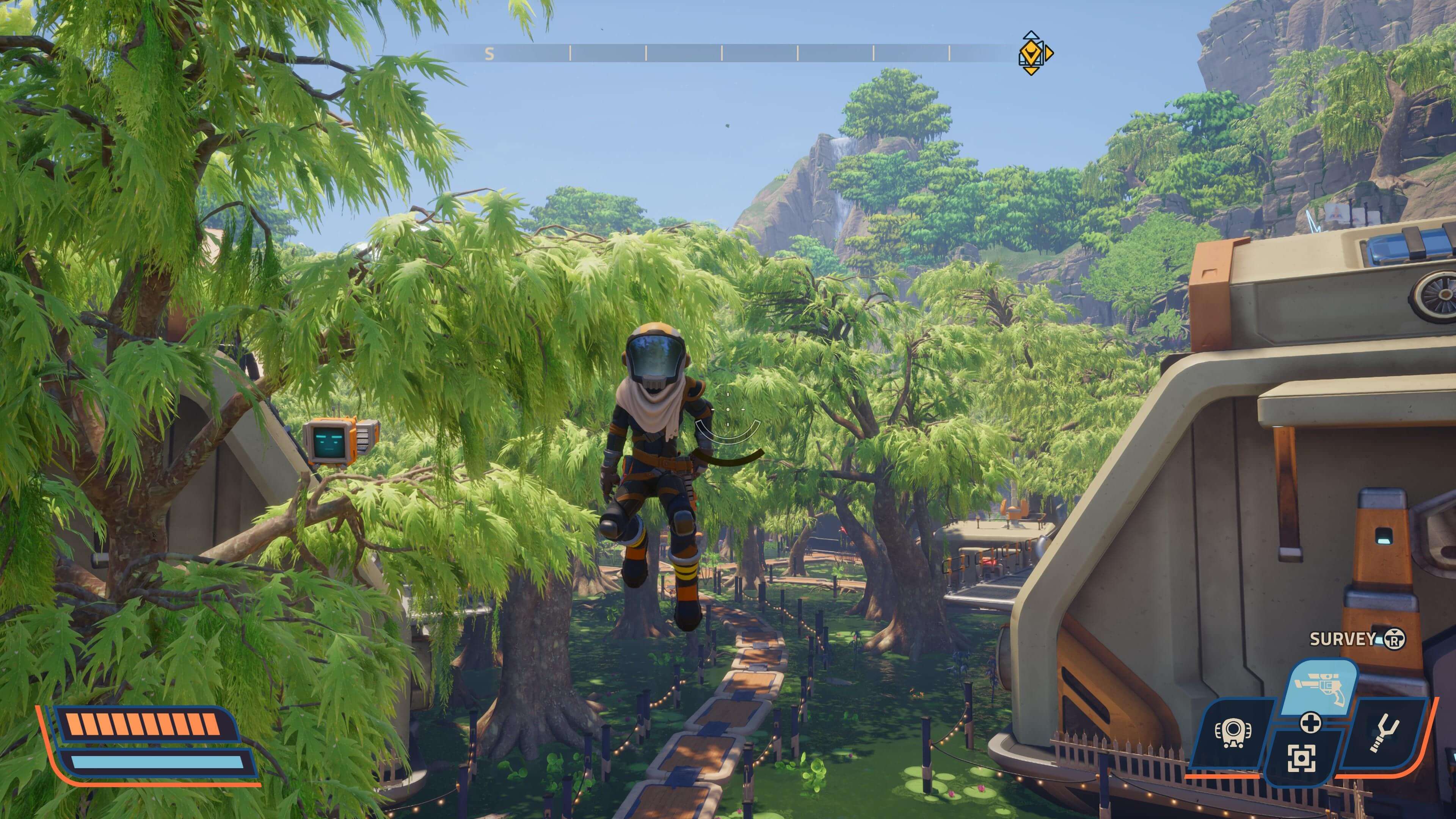
Task: Click the health plus icon above the scanner
Action: tap(1311, 724)
